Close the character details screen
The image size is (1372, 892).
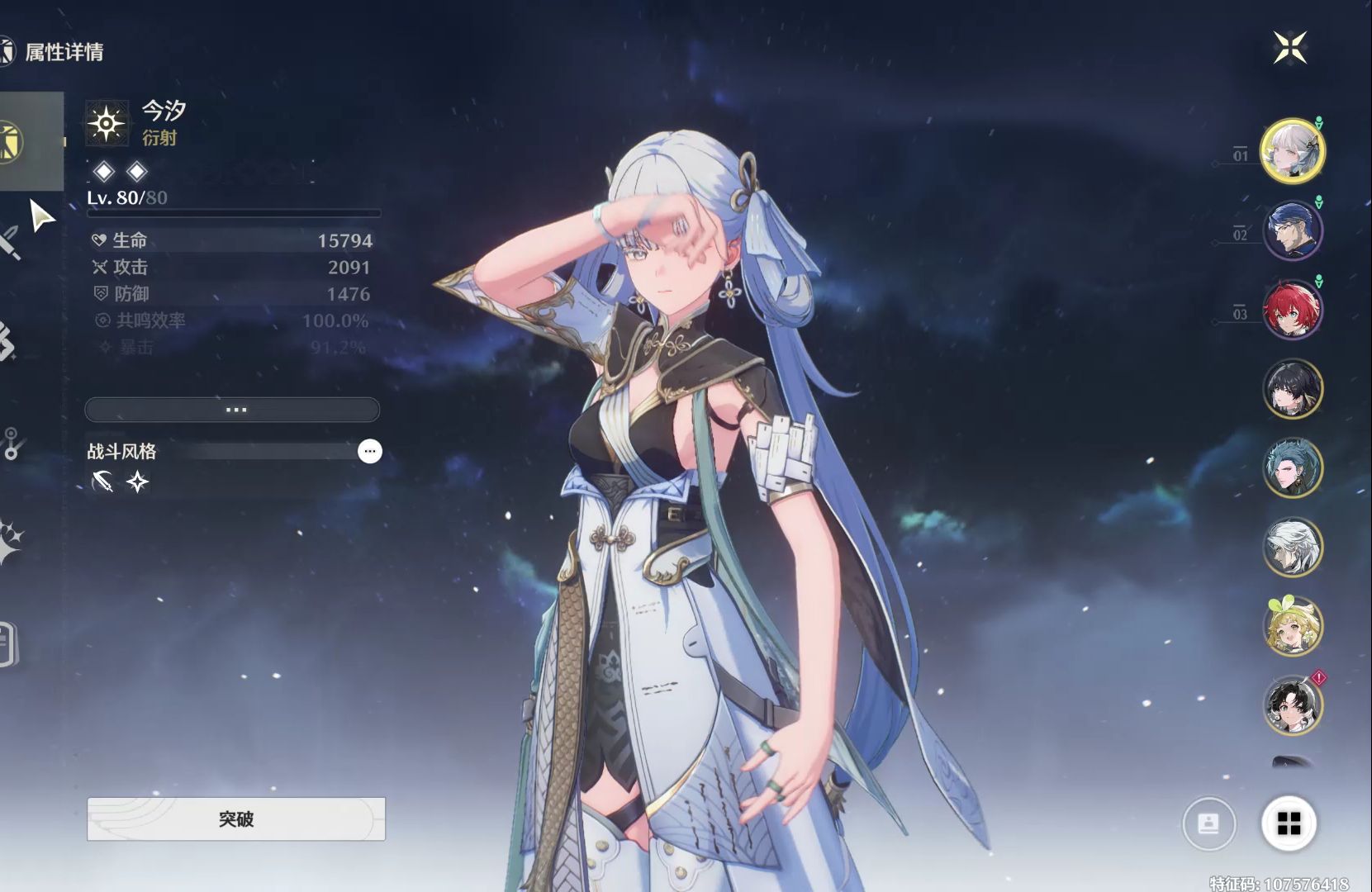pyautogui.click(x=1289, y=47)
